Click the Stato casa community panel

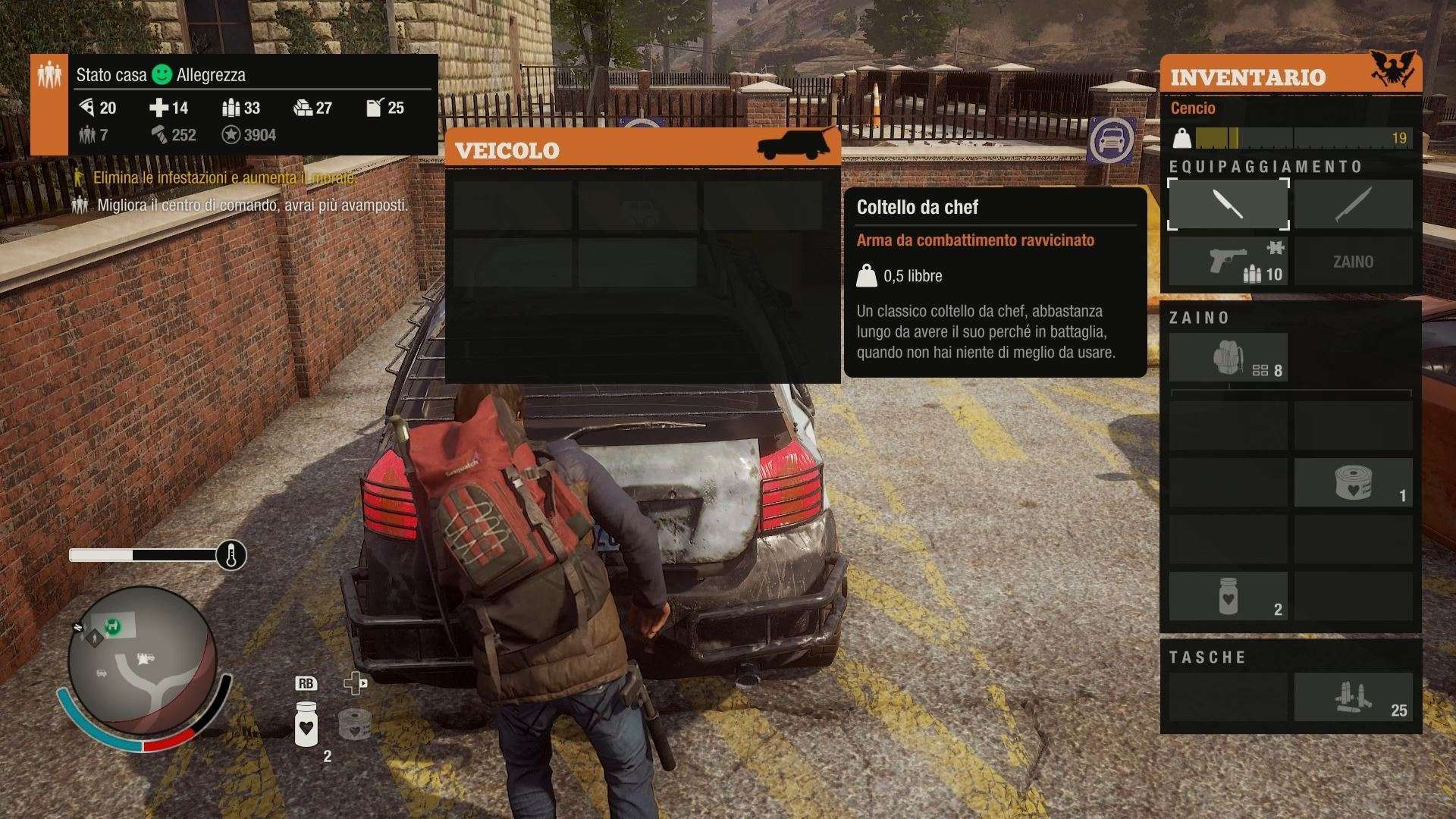(235, 105)
